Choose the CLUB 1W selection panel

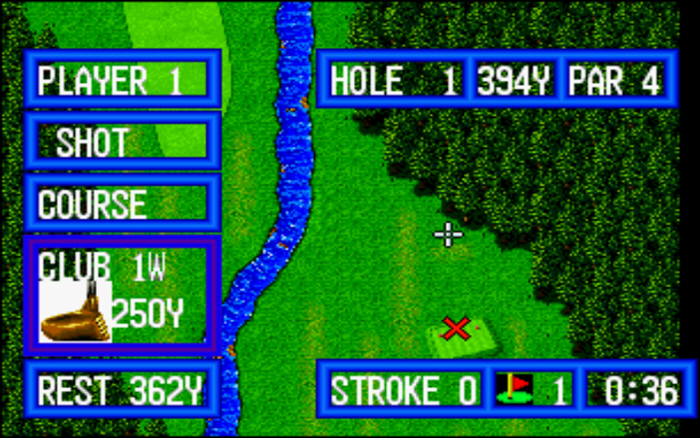point(121,294)
